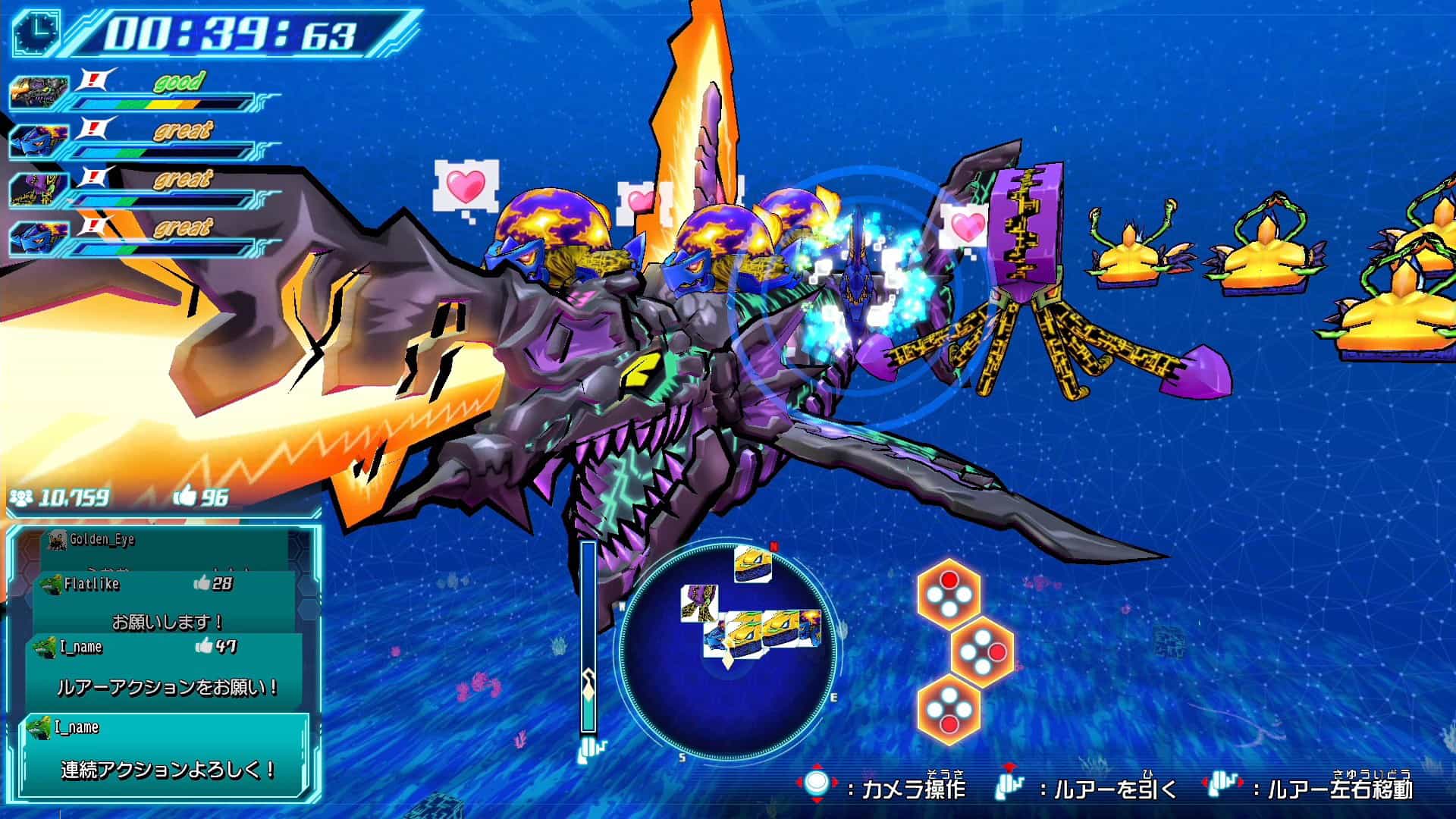Select the comment "ルアーアクションをお願い！"
This screenshot has width=1456, height=819.
tap(165, 671)
